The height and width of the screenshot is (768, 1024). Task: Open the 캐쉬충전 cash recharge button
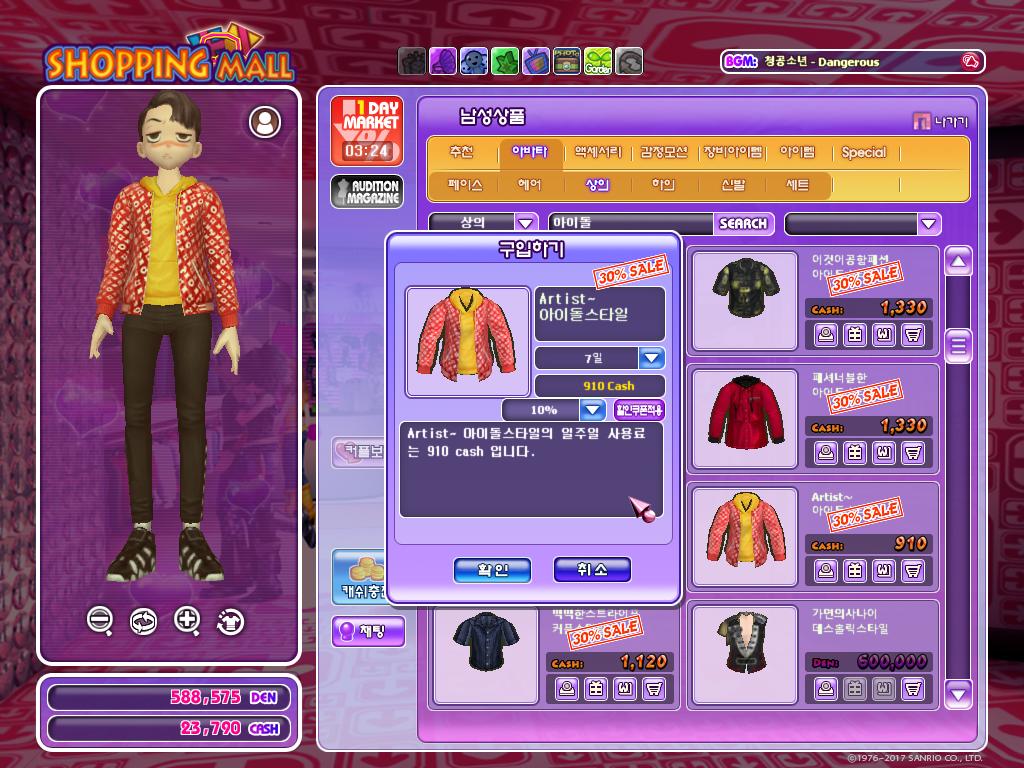(358, 578)
